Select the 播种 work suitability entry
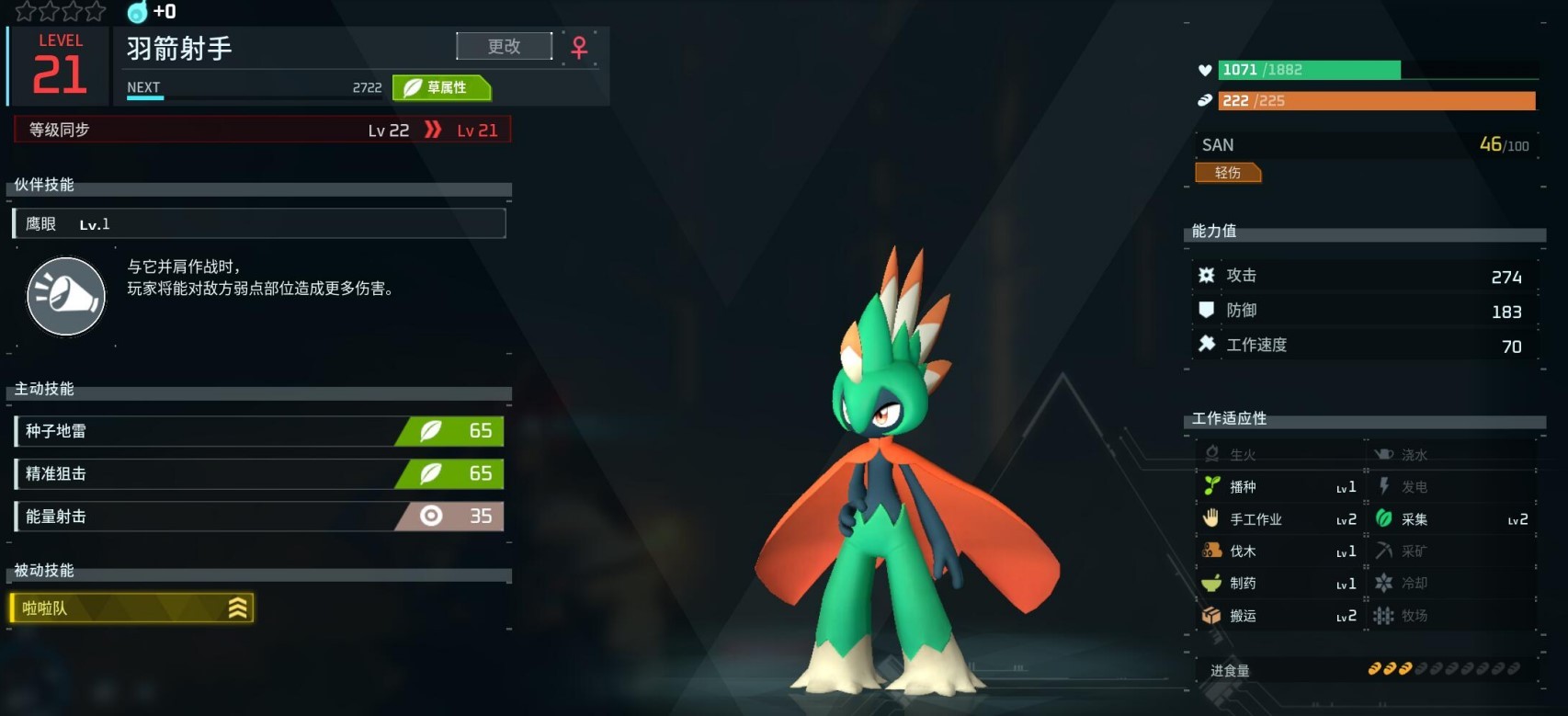 pyautogui.click(x=1278, y=487)
